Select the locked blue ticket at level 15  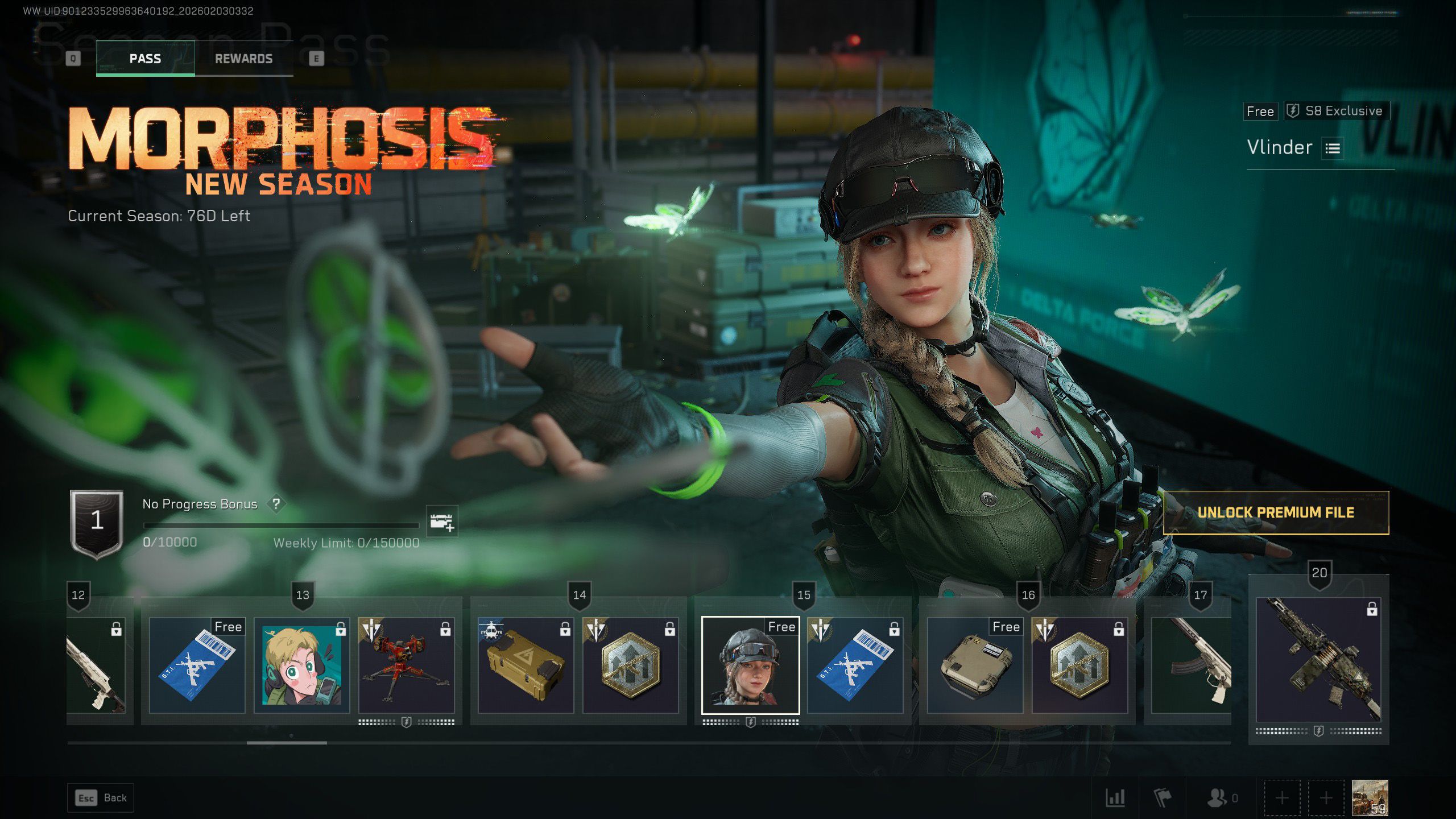coord(855,665)
